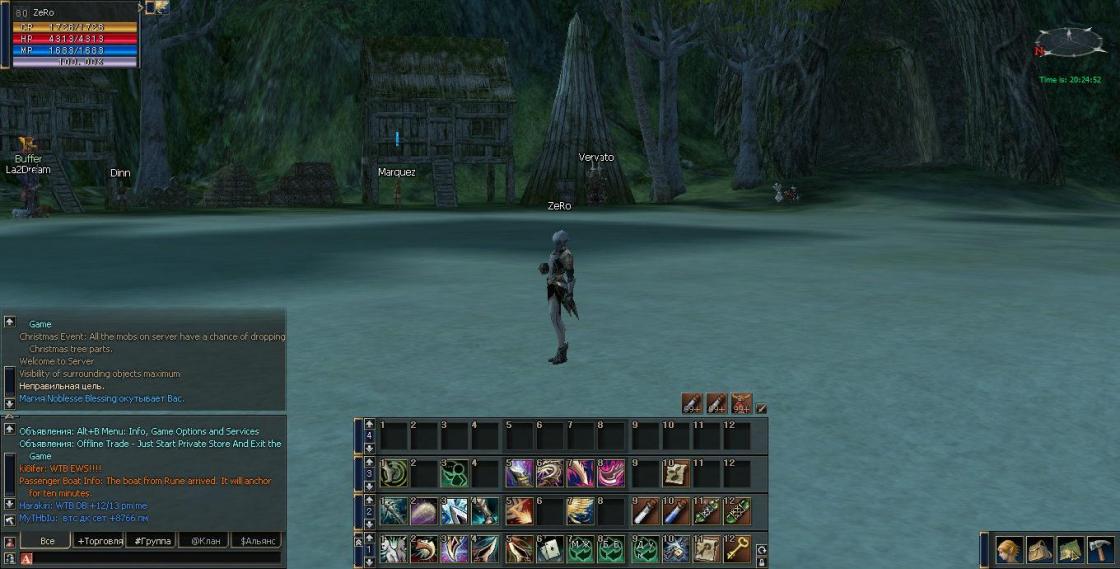Select the #Группа chat tab
This screenshot has width=1120, height=569.
tap(152, 540)
